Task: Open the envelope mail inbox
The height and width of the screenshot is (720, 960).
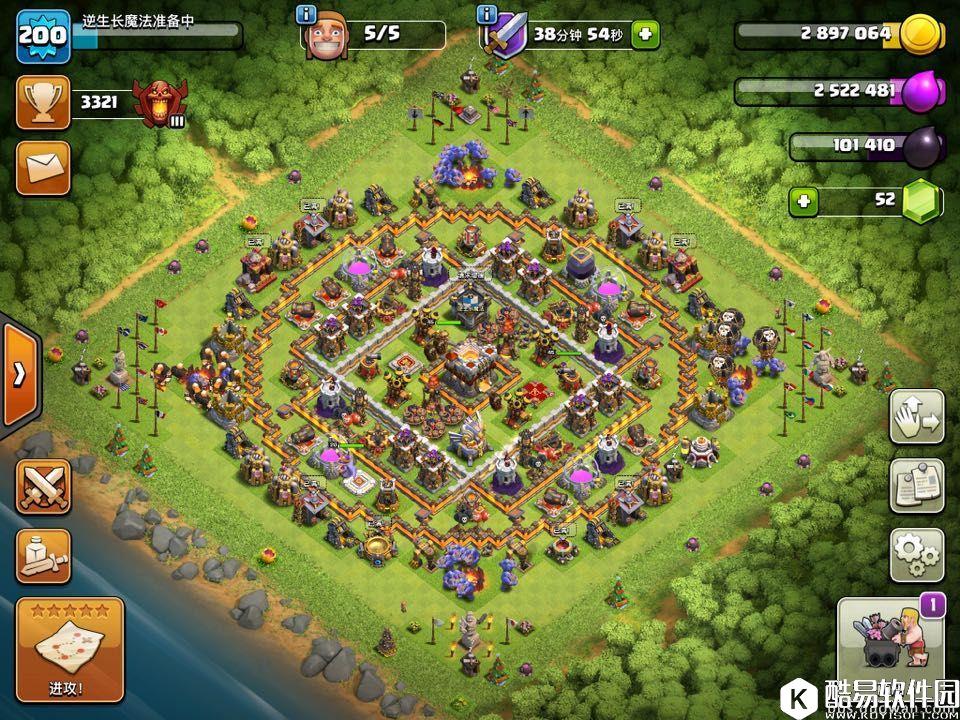Action: (43, 167)
